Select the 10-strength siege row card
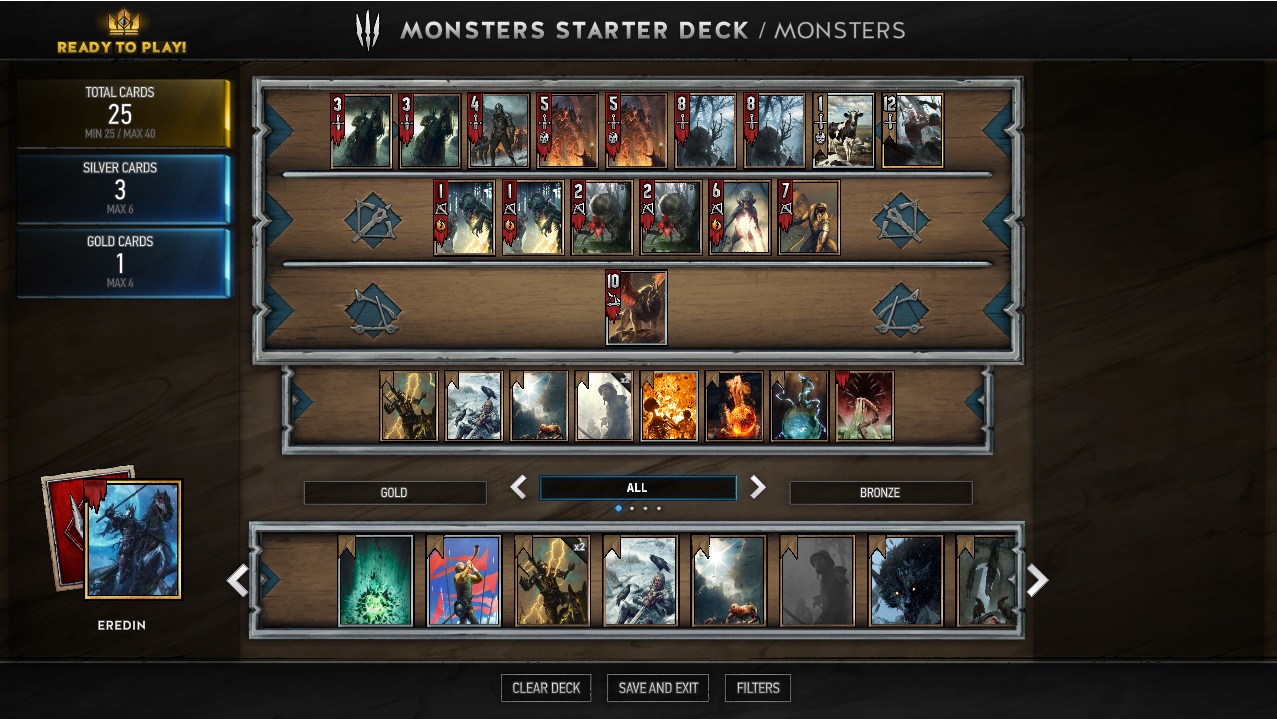The image size is (1277, 719). click(x=637, y=308)
